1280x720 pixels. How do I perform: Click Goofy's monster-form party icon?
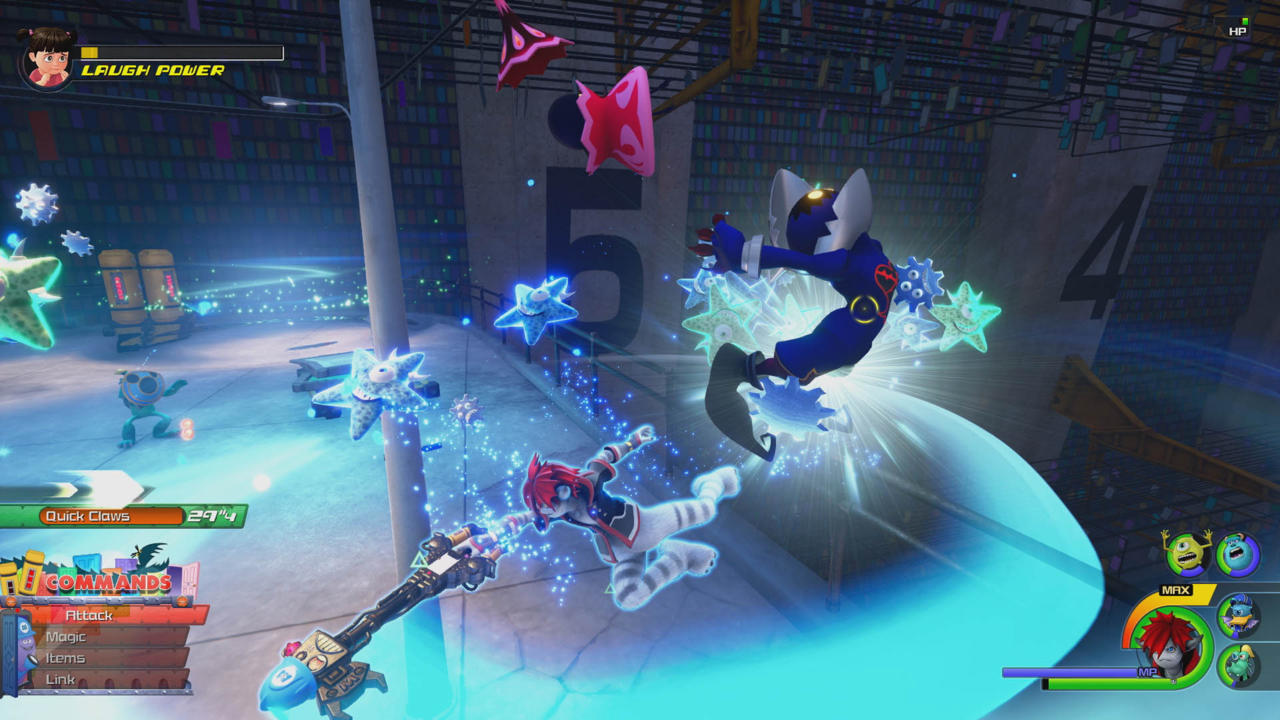1237,668
